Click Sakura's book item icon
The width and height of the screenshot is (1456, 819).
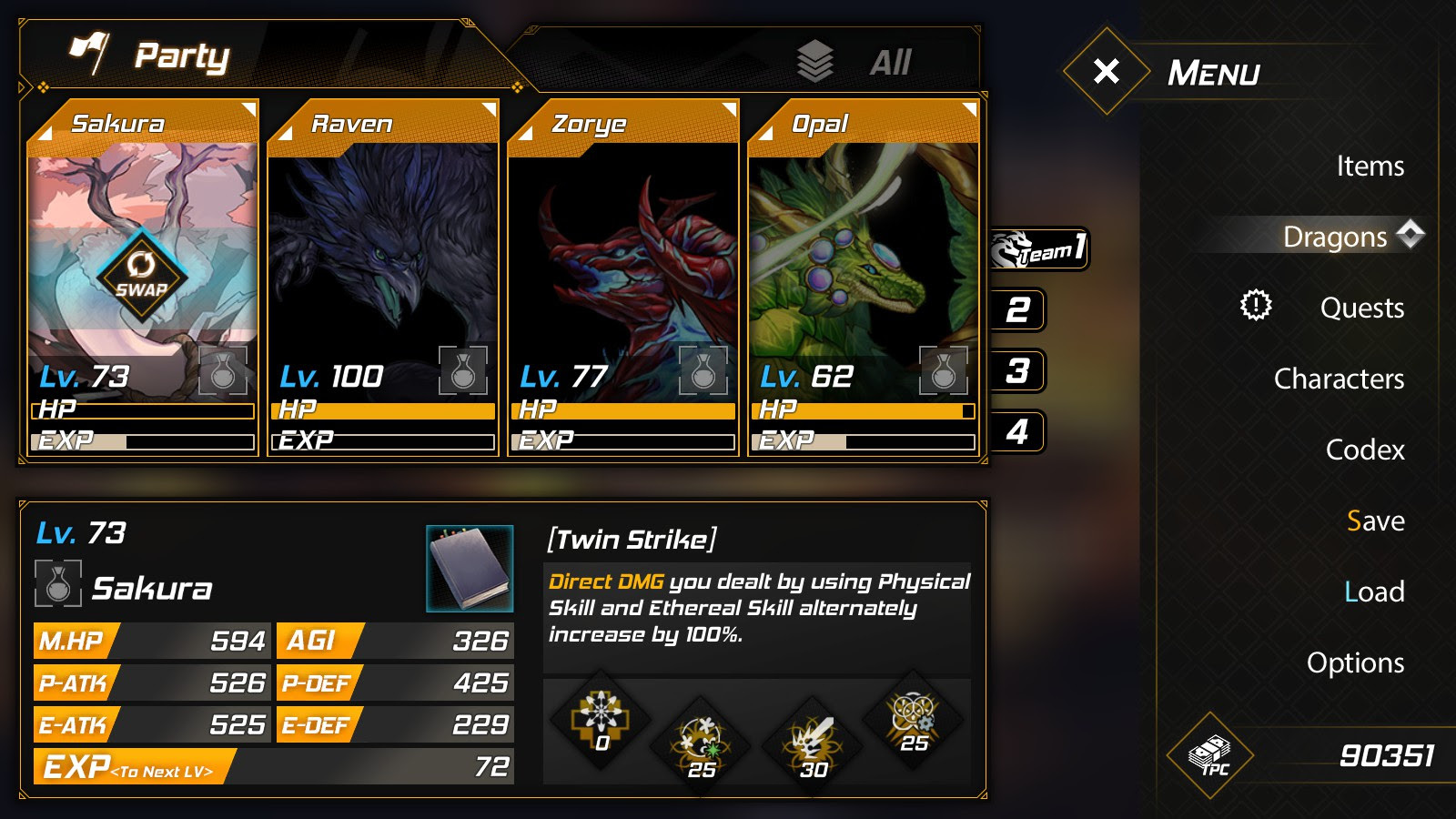470,568
